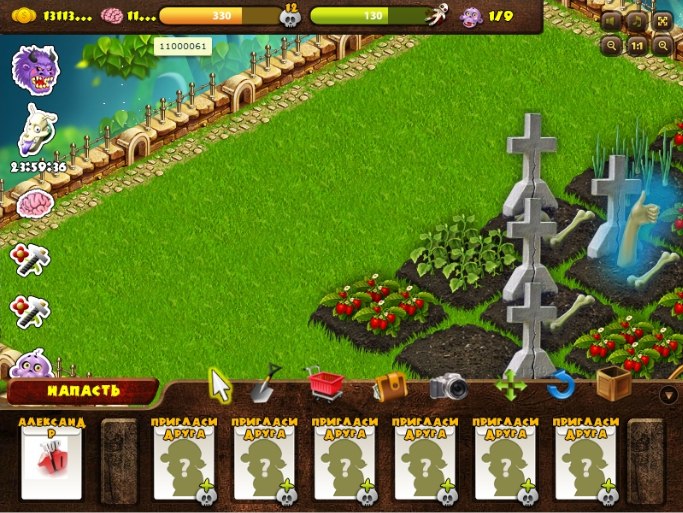The height and width of the screenshot is (513, 683).
Task: Switch to fullscreen mode
Action: coord(662,21)
